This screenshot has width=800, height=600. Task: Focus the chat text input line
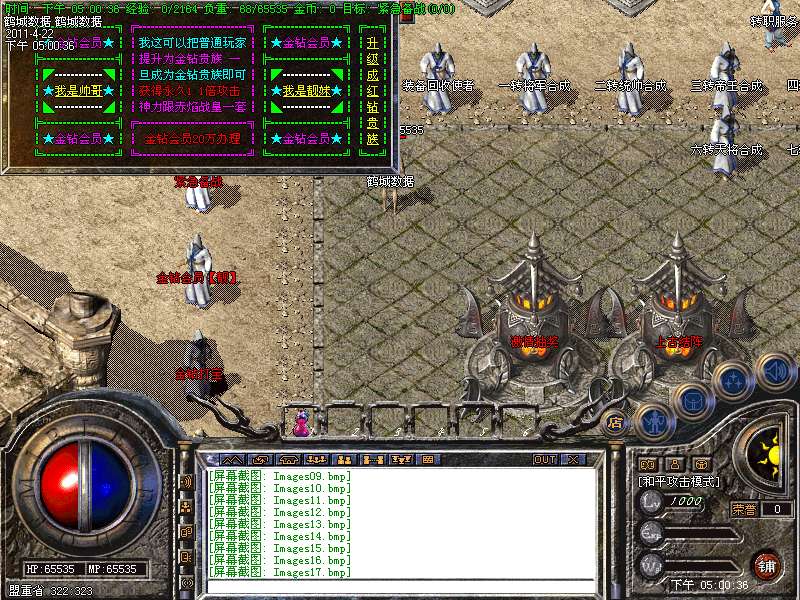pos(400,584)
